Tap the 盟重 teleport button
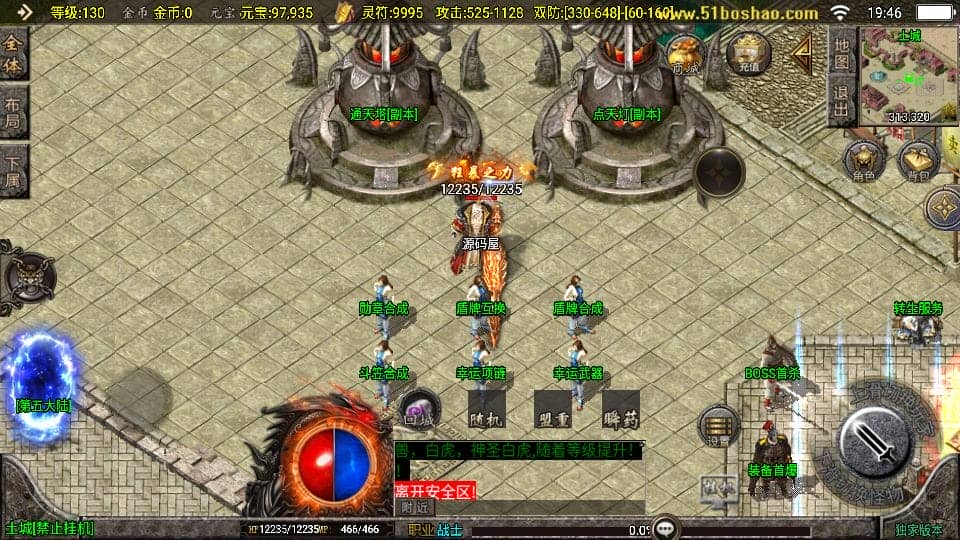The height and width of the screenshot is (540, 960). (552, 407)
